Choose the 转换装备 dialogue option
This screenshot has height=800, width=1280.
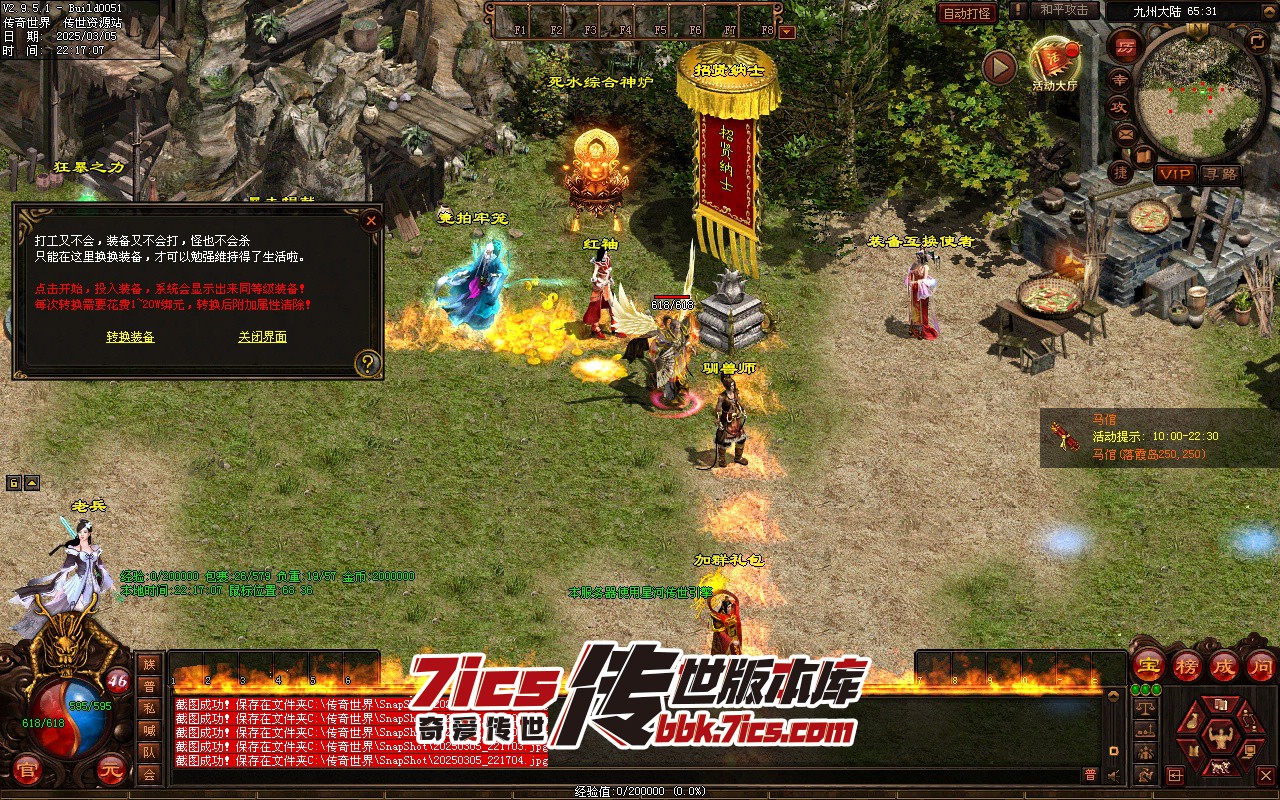(x=130, y=337)
